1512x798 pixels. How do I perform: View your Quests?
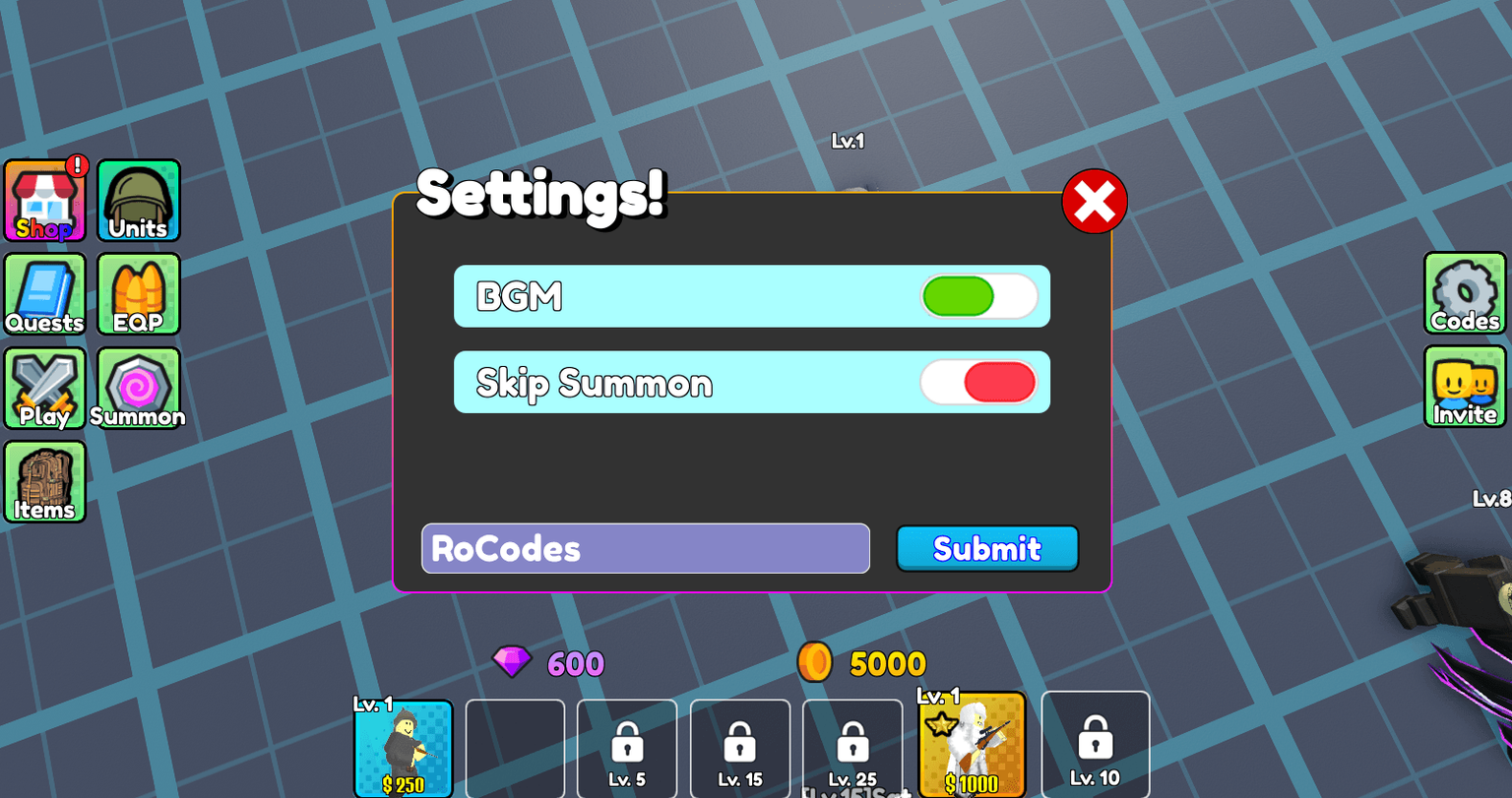point(45,293)
